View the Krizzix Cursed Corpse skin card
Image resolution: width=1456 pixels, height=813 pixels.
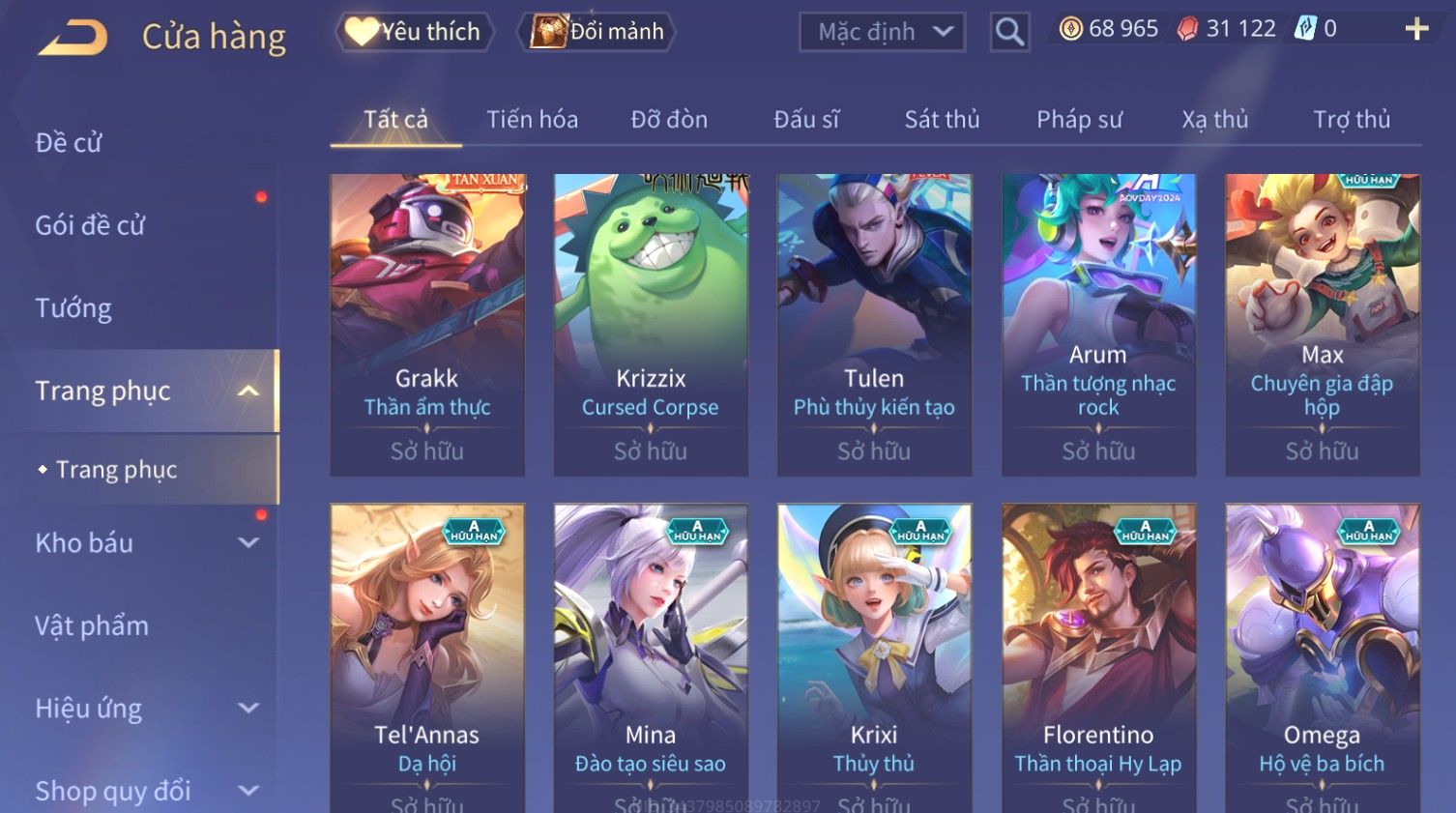tap(651, 324)
